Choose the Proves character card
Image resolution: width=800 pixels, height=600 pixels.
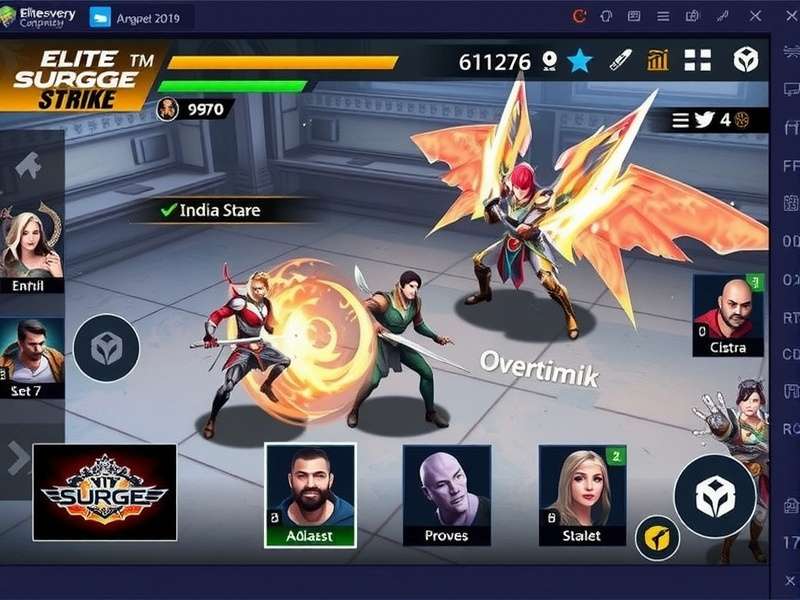tap(446, 495)
